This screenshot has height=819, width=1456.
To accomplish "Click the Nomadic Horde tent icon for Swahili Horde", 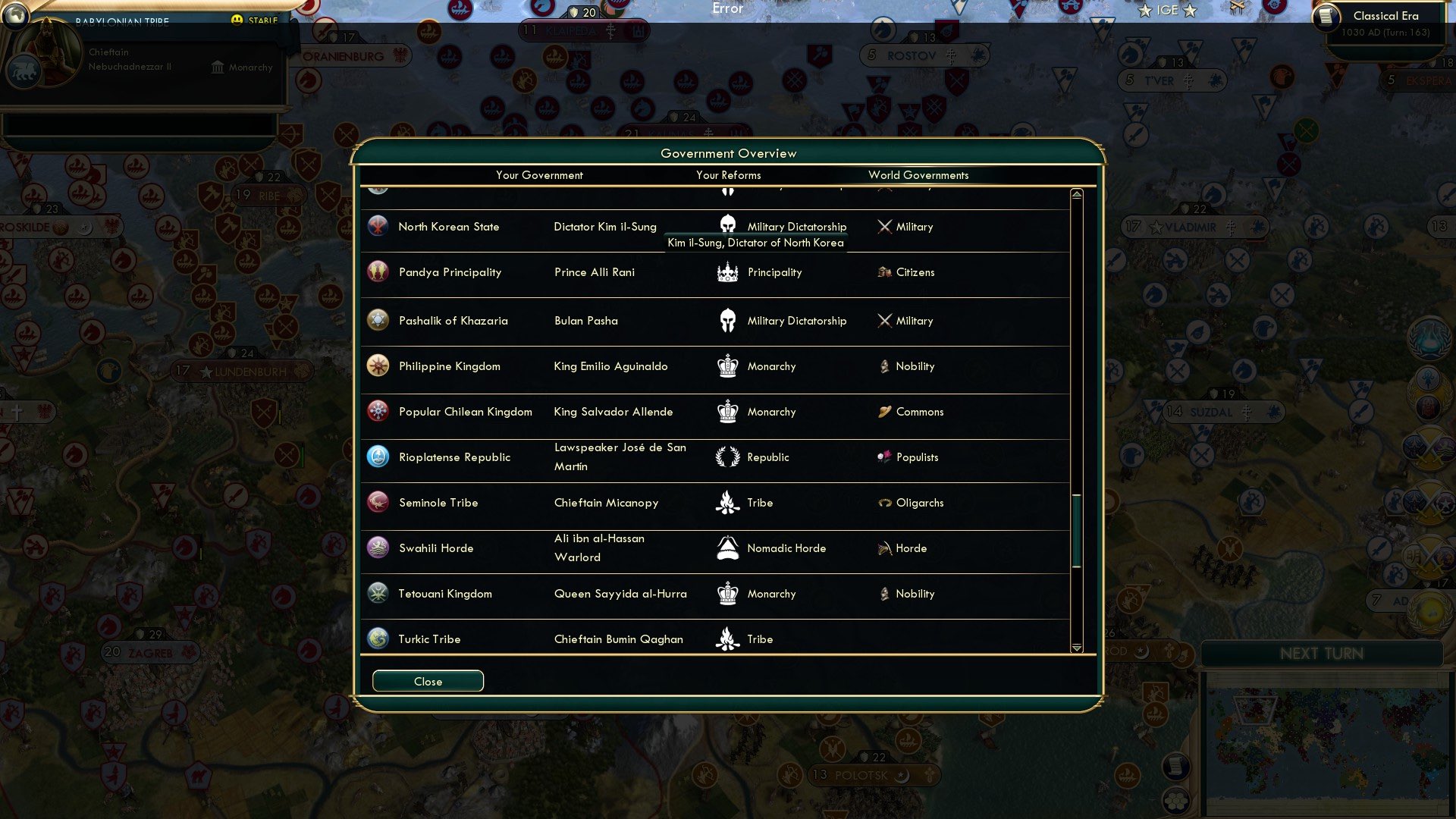I will click(727, 548).
